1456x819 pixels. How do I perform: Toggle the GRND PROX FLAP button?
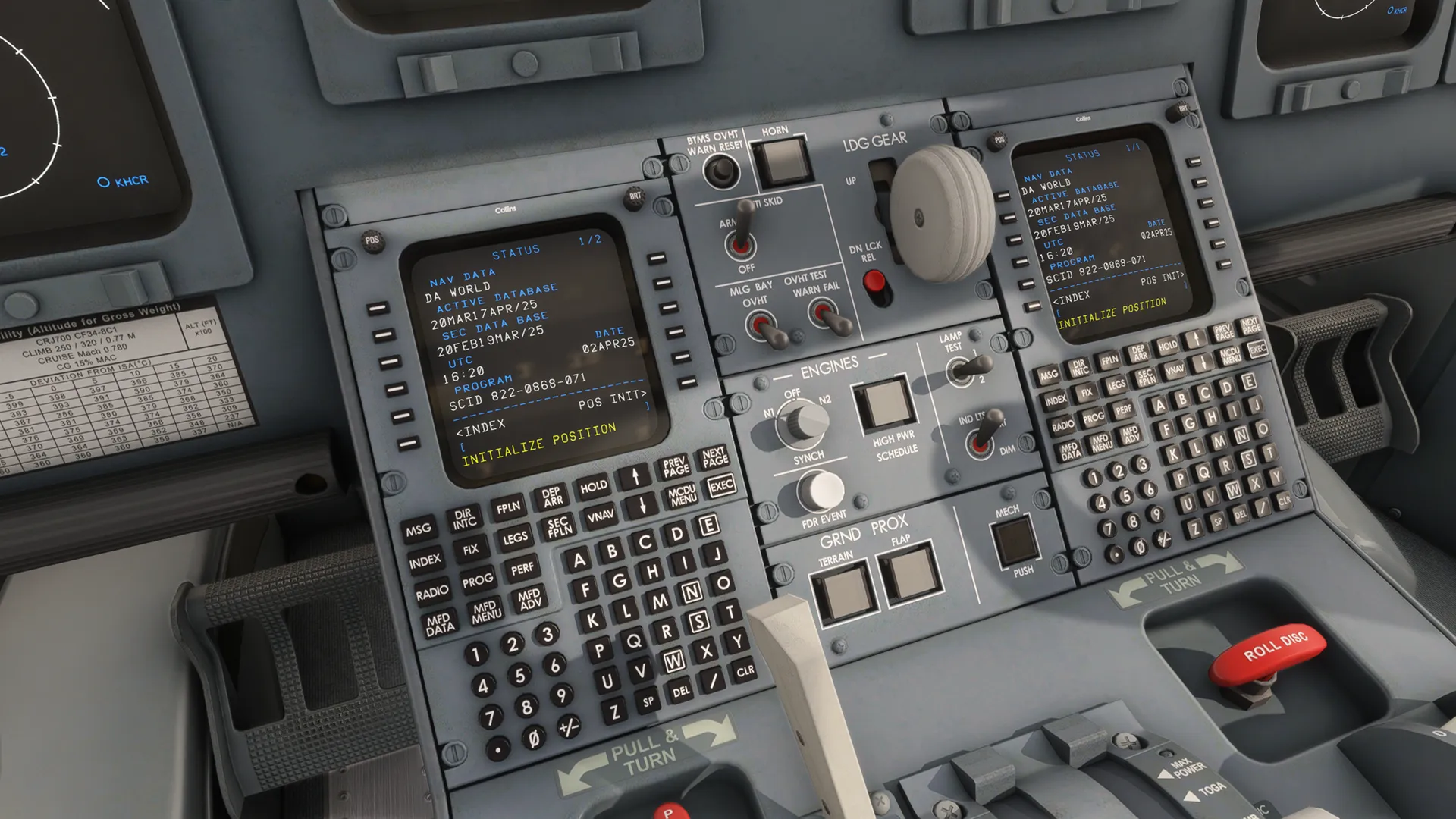908,574
